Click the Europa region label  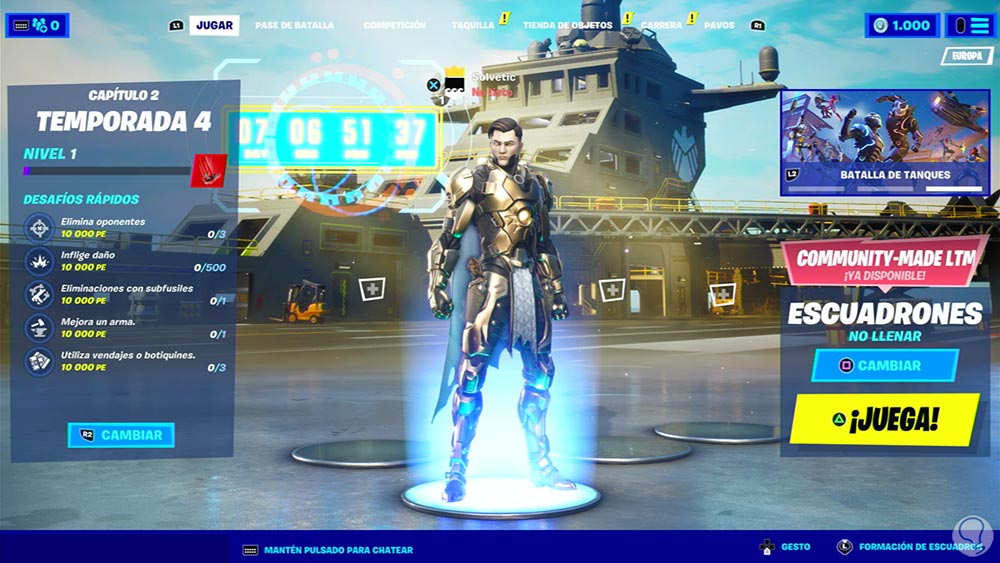click(966, 57)
